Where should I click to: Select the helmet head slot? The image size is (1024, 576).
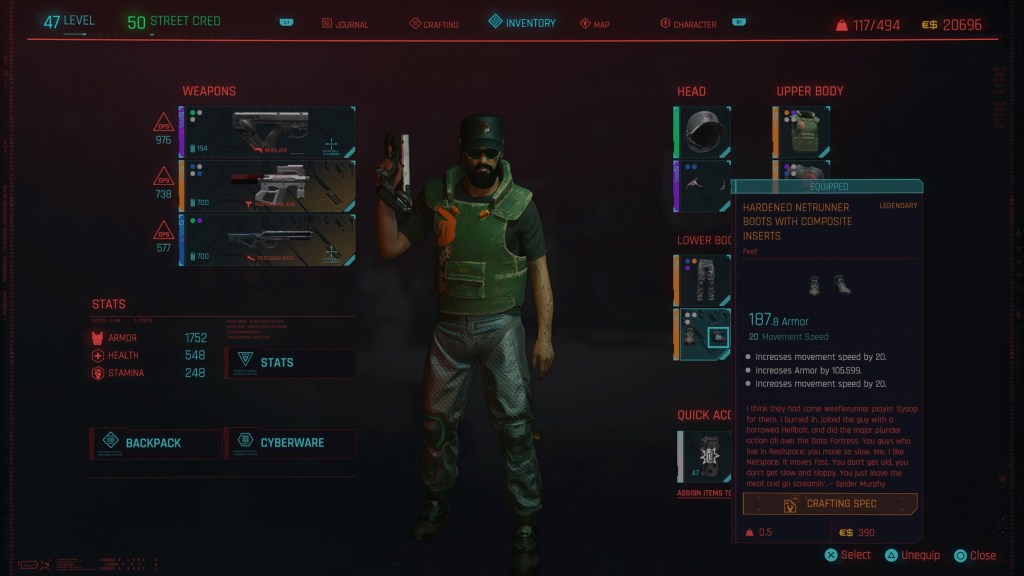tap(703, 133)
